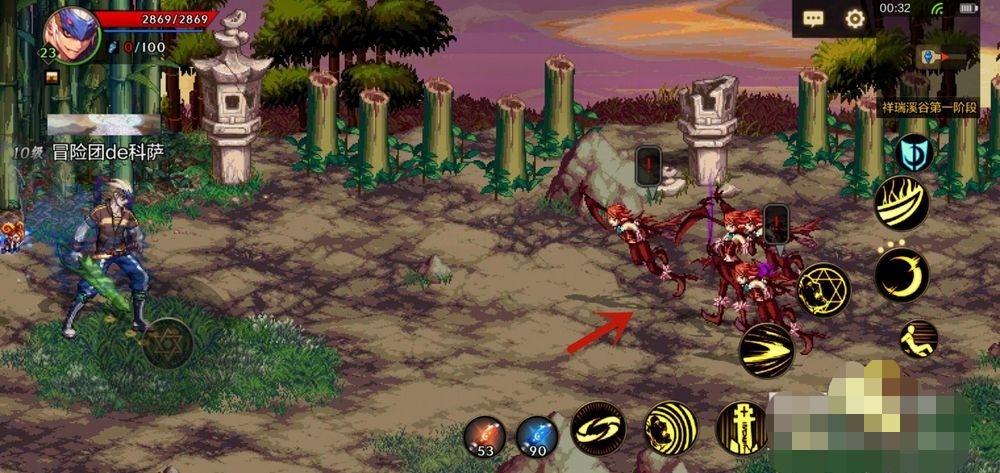1000x473 pixels.
Task: Activate the swirling vortex skill
Action: pyautogui.click(x=598, y=429)
